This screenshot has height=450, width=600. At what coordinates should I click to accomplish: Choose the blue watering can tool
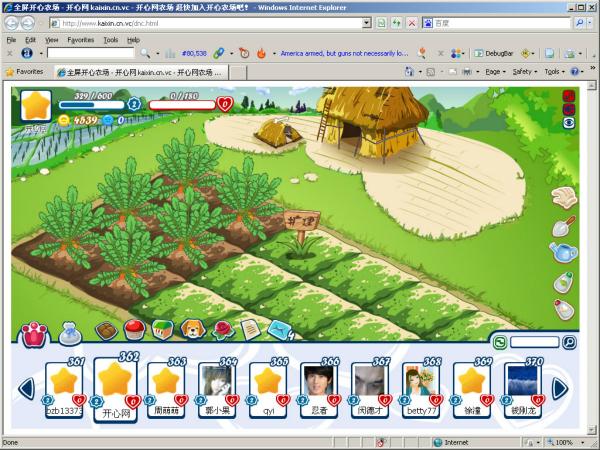coord(564,255)
